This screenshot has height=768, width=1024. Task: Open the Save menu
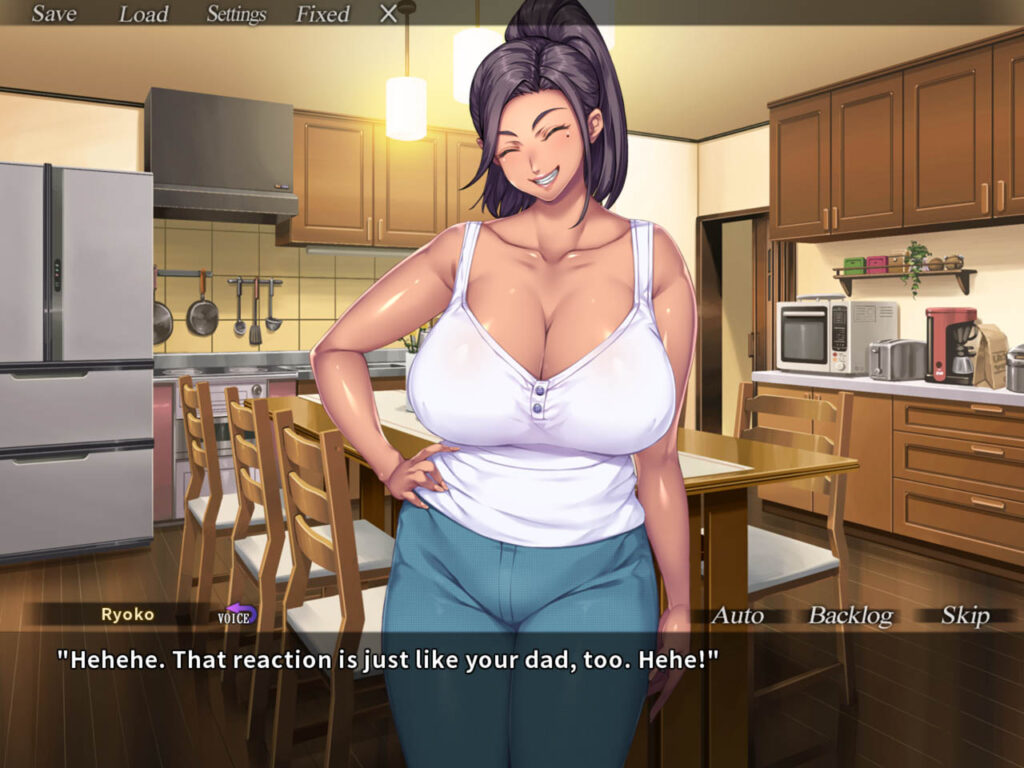click(54, 14)
